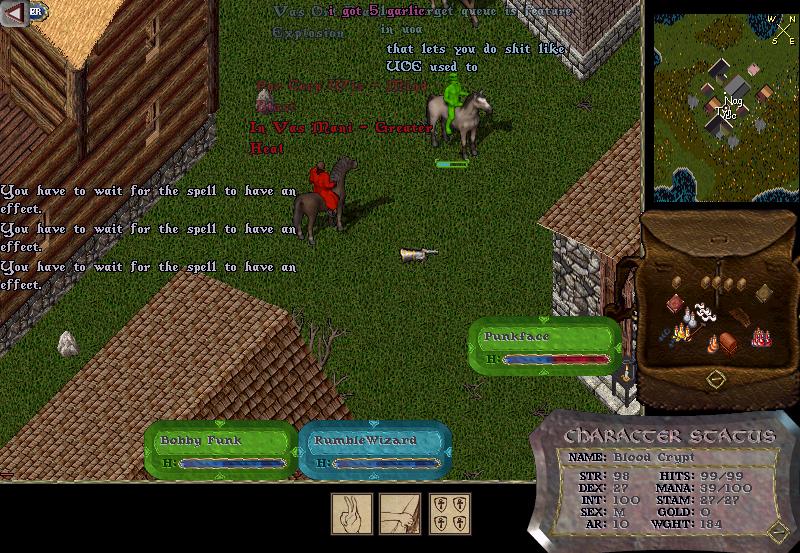Select the Punkface health bar gump

coord(545,339)
